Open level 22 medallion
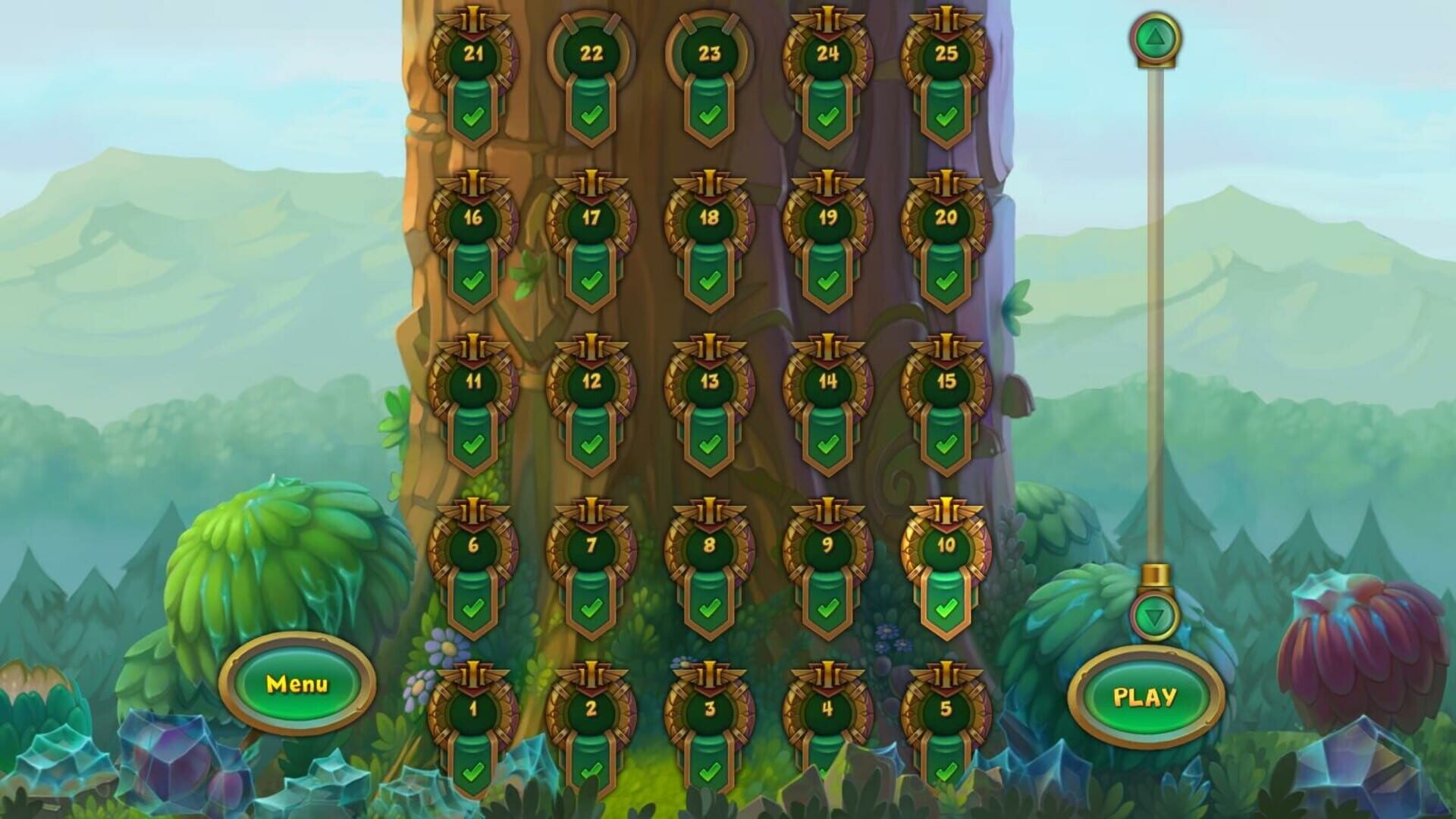The image size is (1456, 819). coord(591,55)
